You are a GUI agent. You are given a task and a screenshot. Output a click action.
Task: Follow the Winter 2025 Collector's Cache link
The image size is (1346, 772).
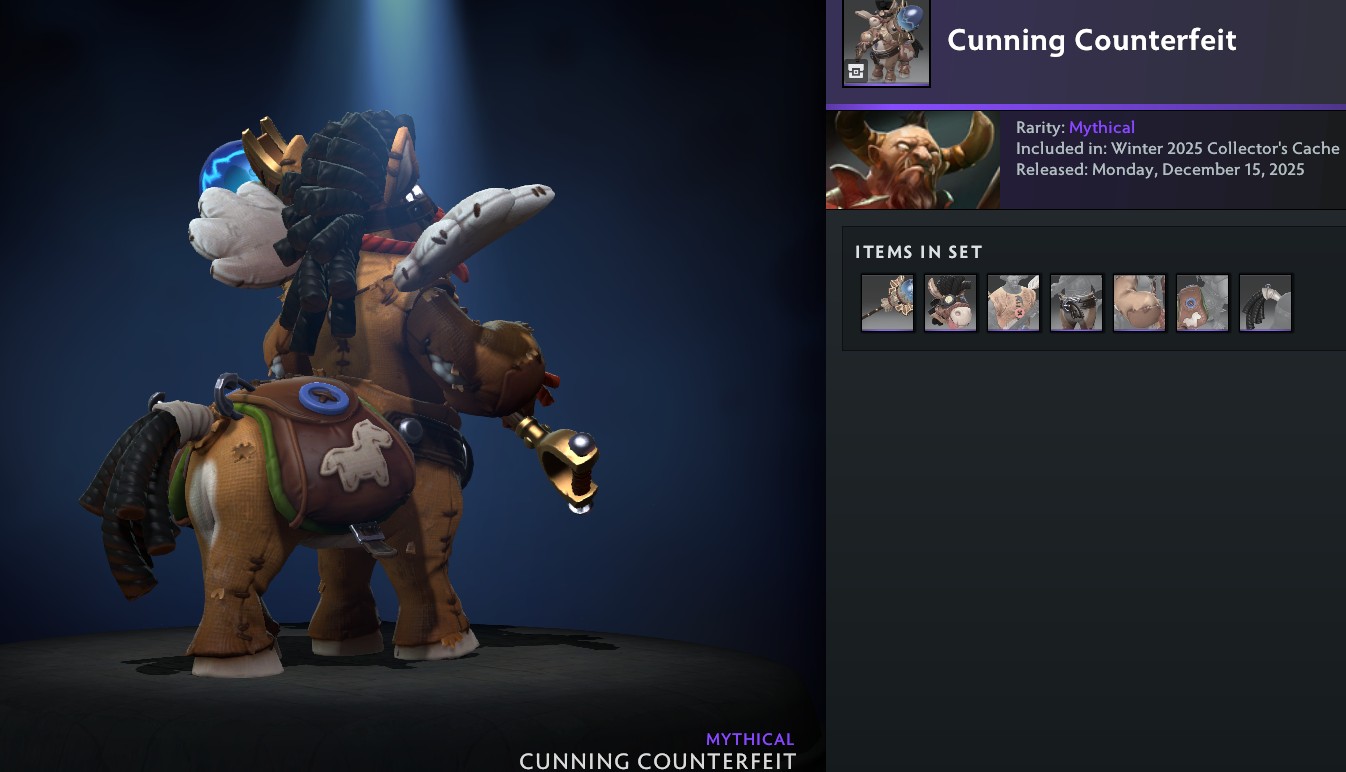[x=1225, y=148]
